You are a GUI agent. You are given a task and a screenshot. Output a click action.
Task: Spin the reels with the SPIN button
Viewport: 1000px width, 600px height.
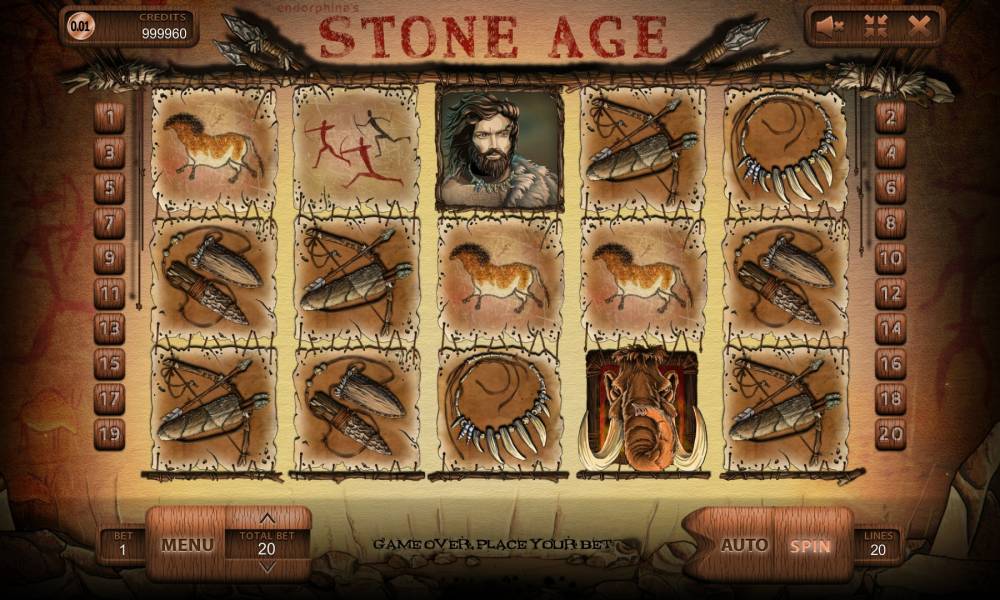[x=810, y=546]
